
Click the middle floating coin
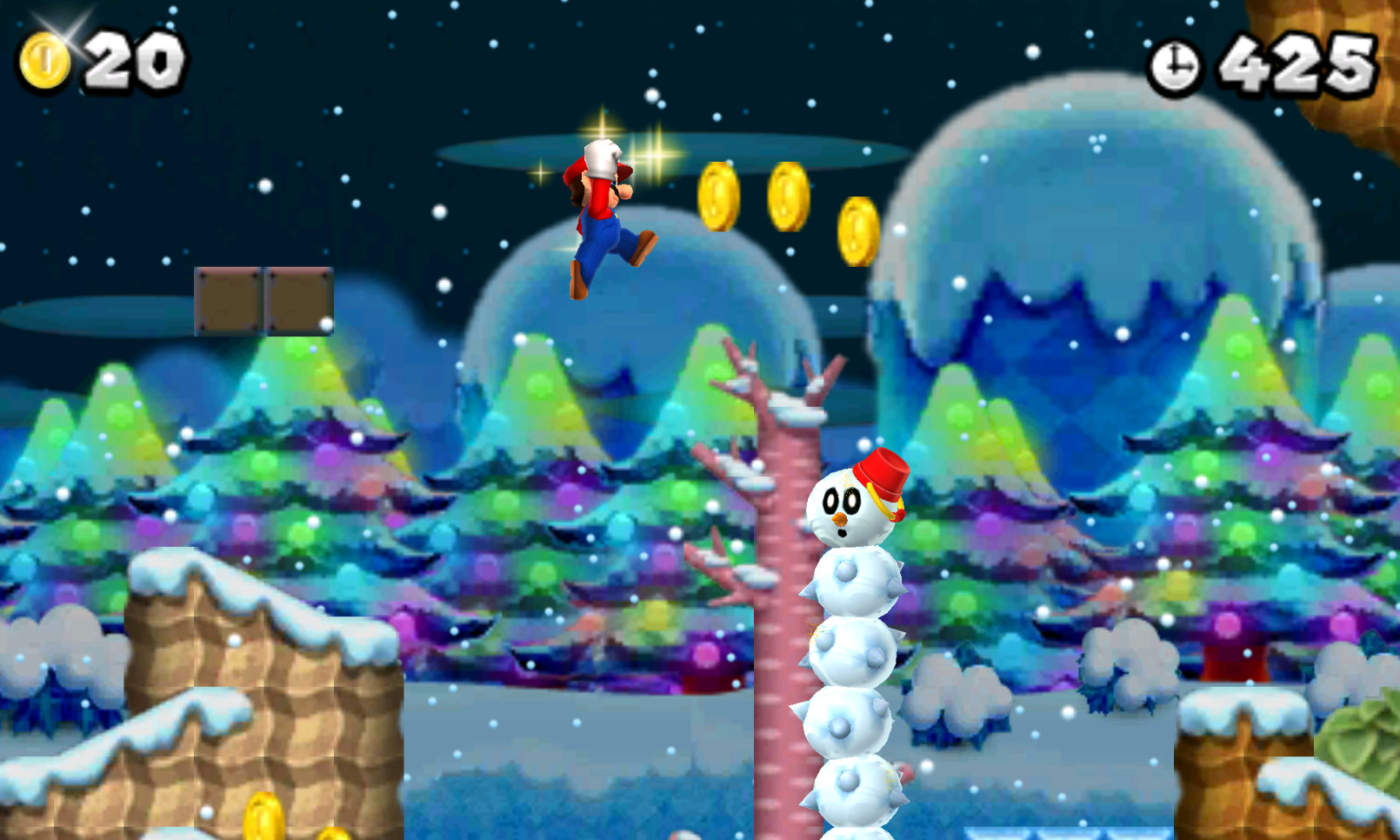point(787,198)
